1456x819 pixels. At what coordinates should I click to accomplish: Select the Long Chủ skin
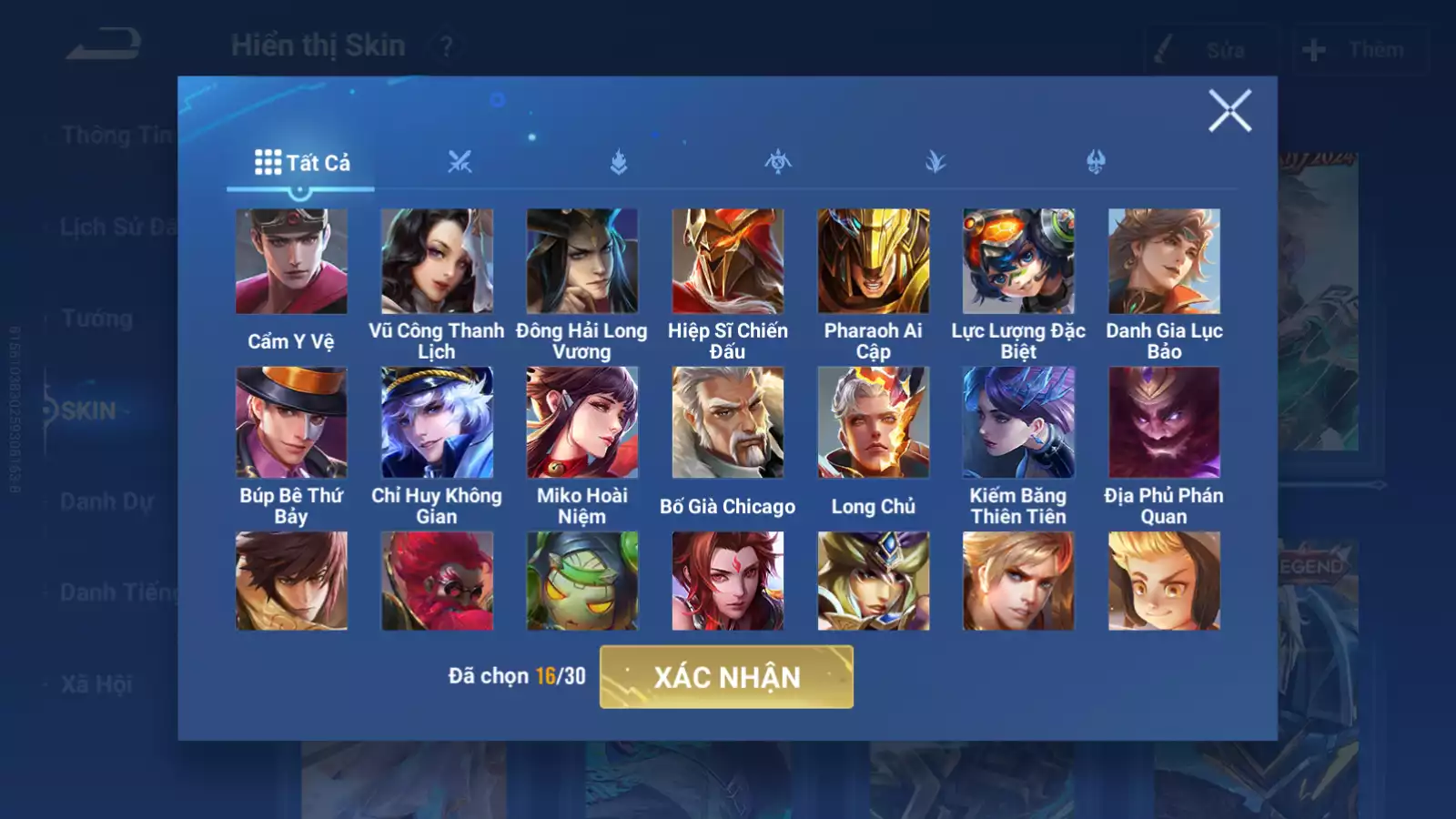click(x=874, y=422)
